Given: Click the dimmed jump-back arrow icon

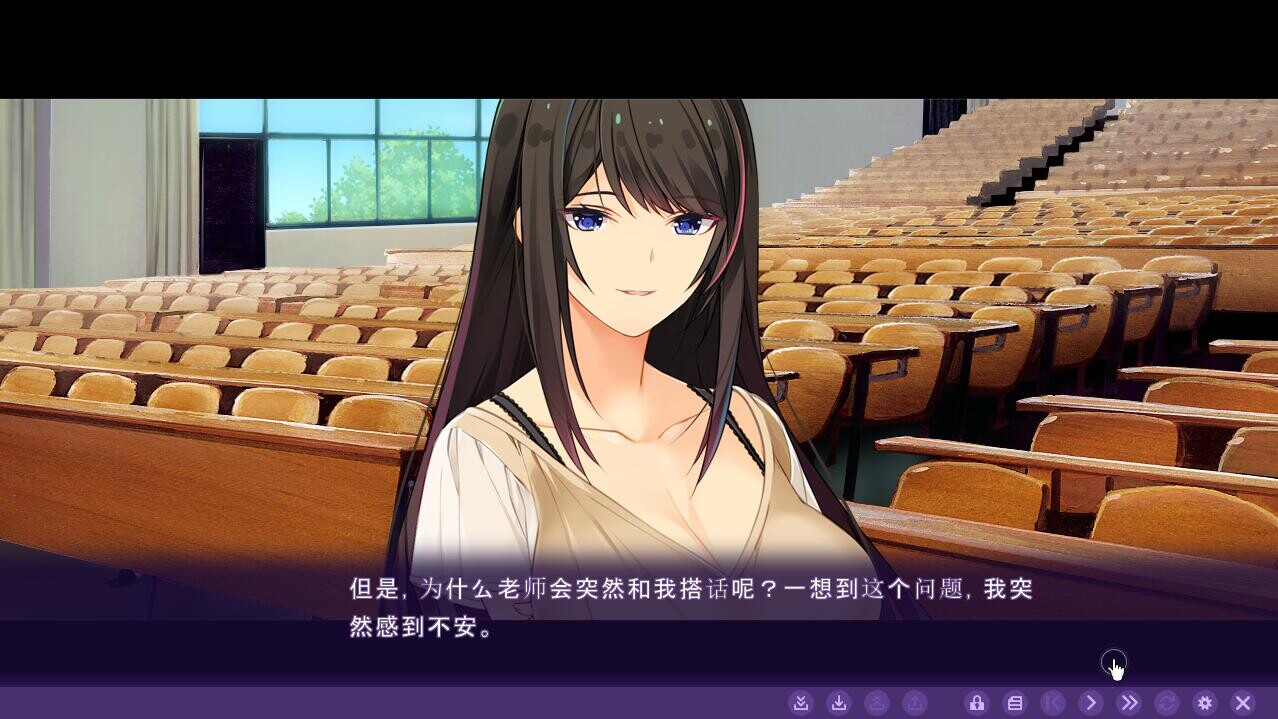Looking at the screenshot, I should [x=1053, y=703].
